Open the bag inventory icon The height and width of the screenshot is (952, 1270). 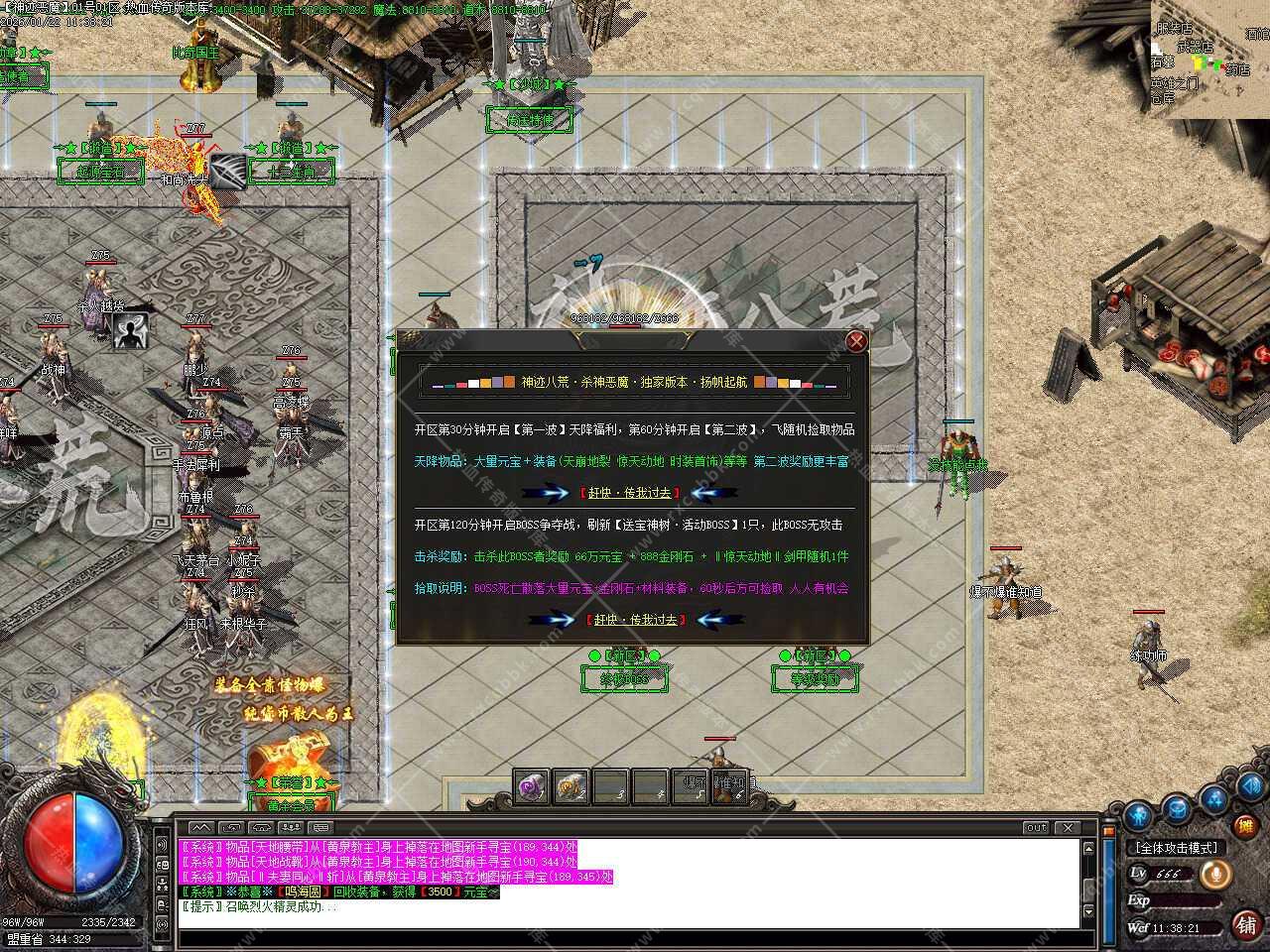1176,808
